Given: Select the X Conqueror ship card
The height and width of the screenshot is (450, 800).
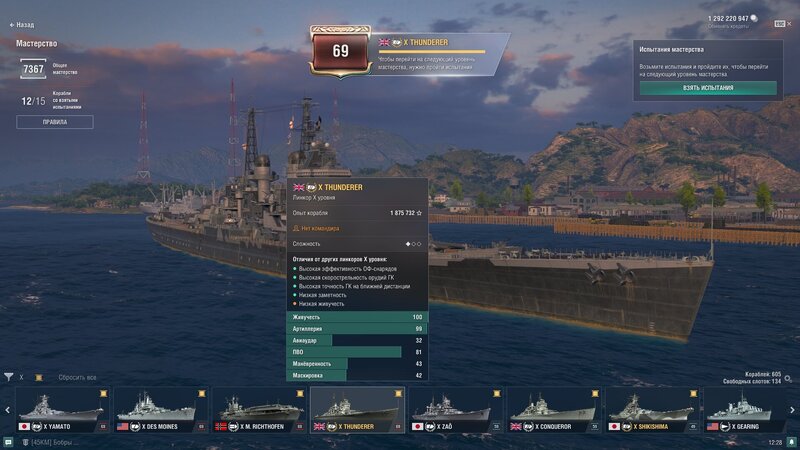Looking at the screenshot, I should (553, 410).
